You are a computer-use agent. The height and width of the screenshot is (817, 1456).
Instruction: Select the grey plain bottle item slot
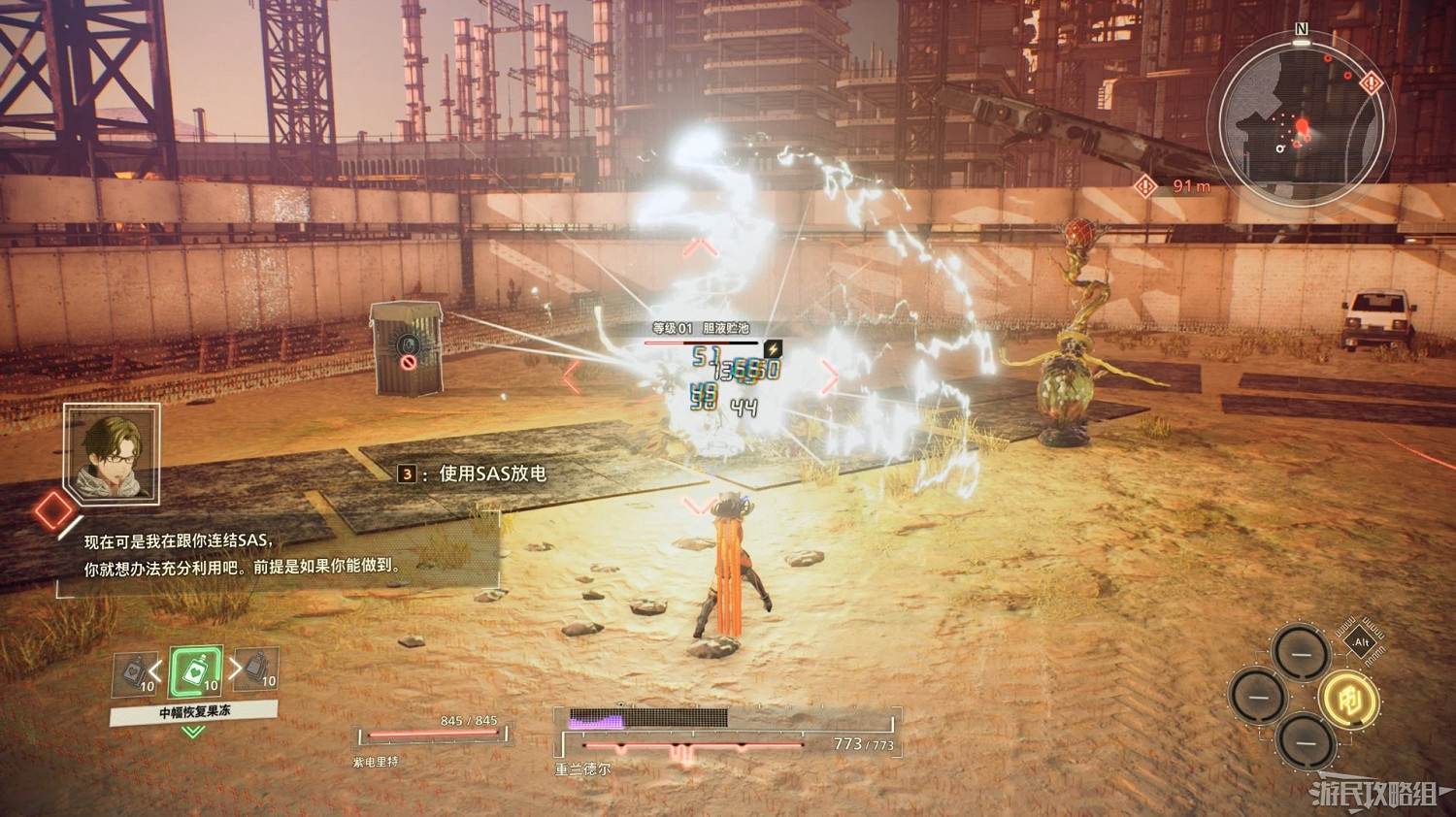tap(256, 669)
